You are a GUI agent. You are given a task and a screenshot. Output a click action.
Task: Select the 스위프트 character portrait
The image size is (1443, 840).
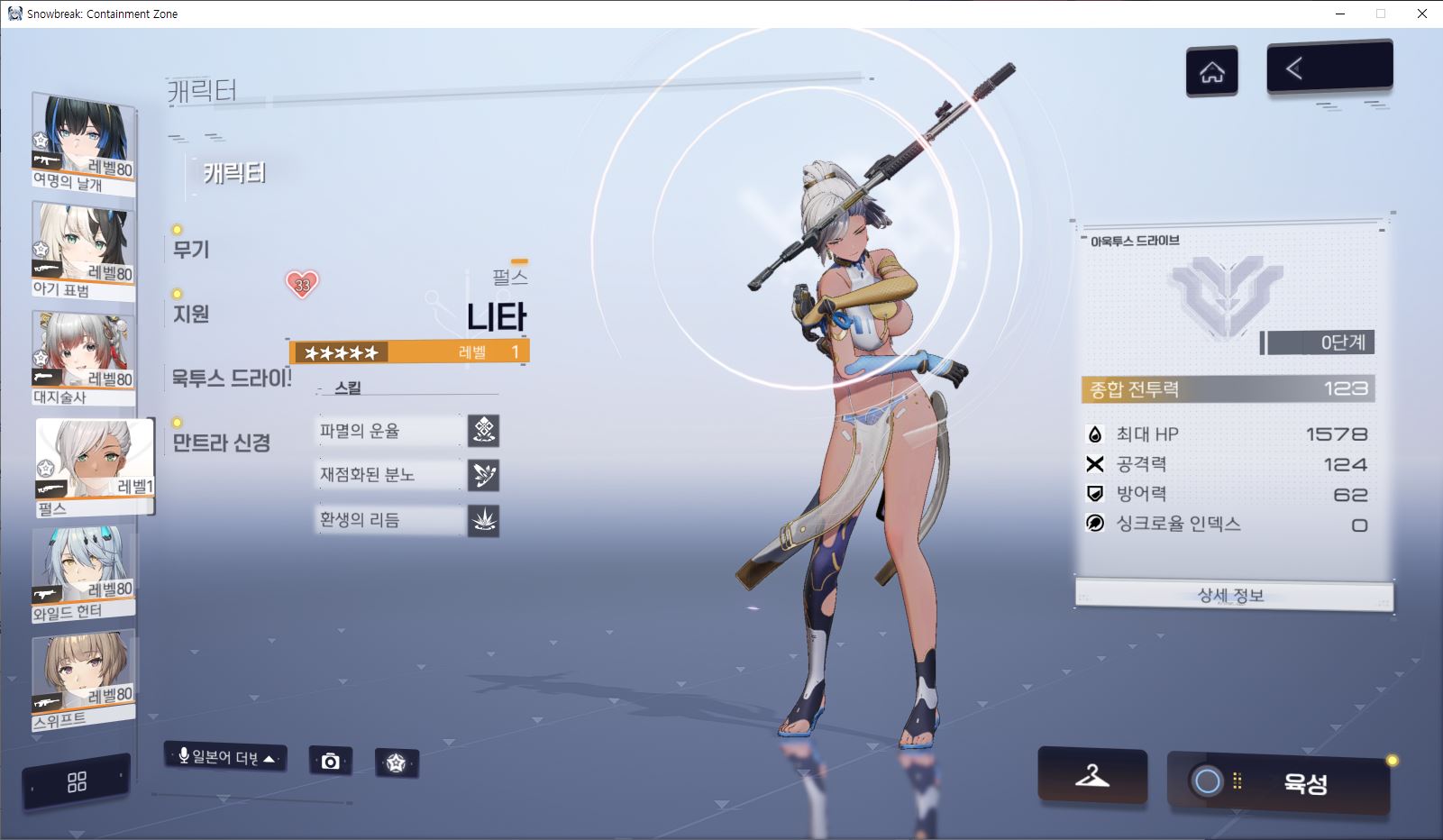click(84, 680)
